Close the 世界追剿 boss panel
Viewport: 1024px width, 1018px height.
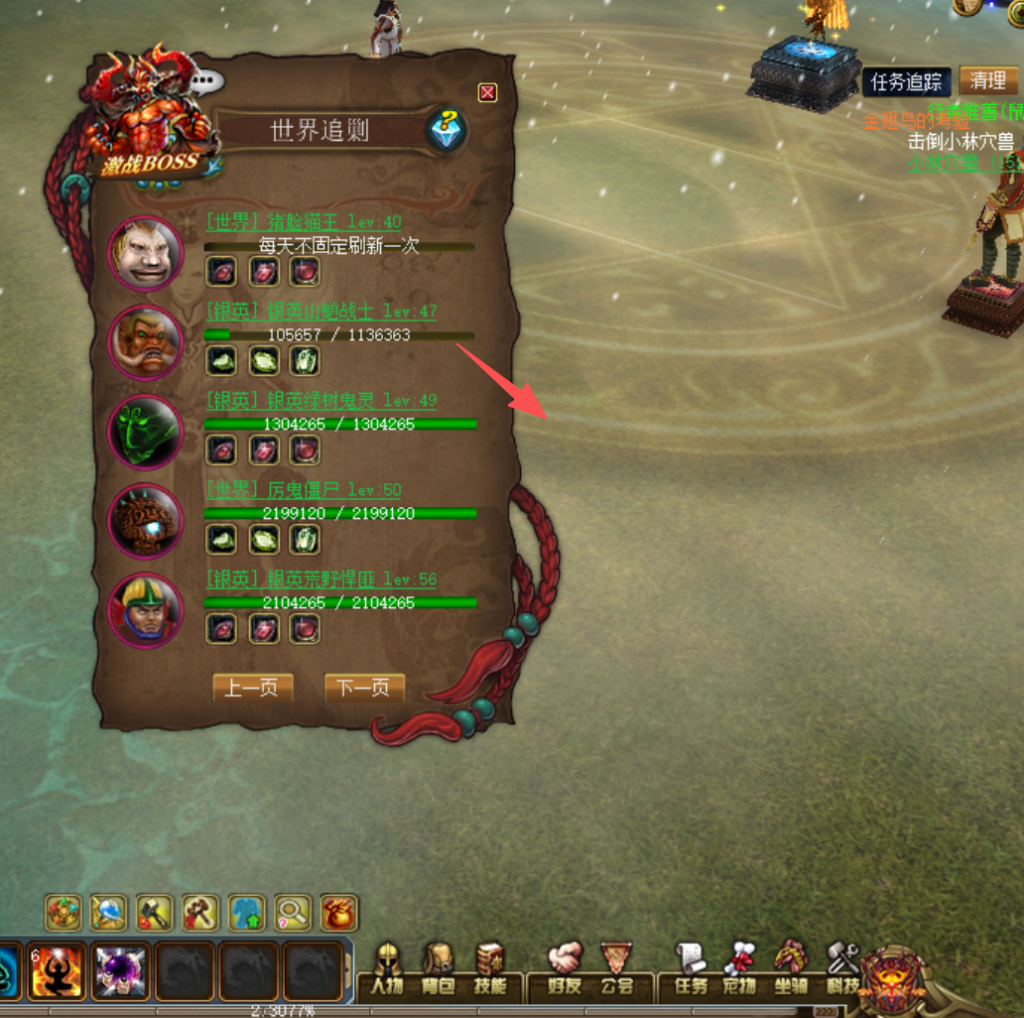(487, 93)
